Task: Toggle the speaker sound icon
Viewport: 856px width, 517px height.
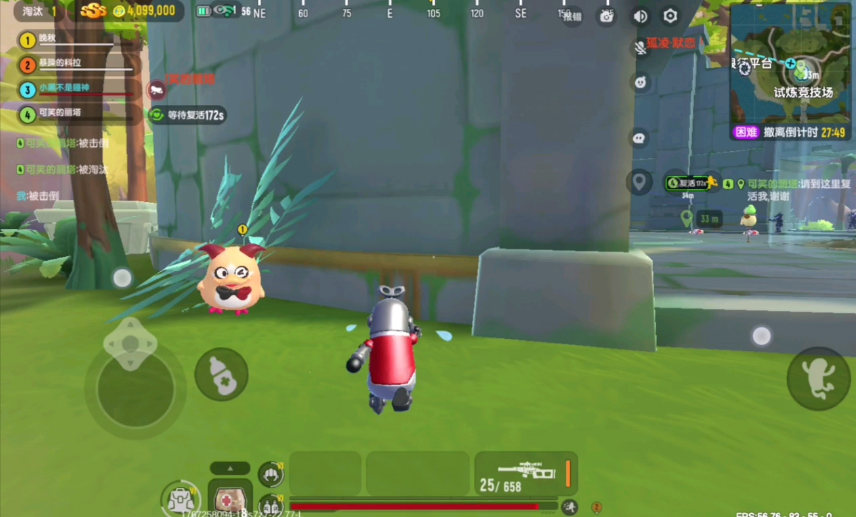Action: (x=640, y=16)
